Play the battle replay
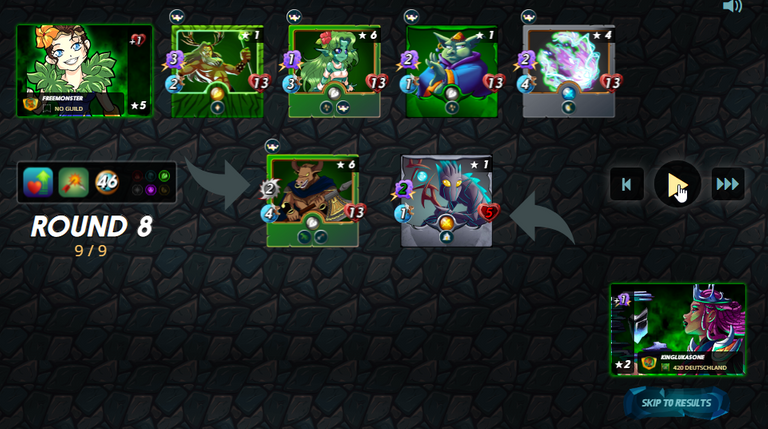The height and width of the screenshot is (429, 768). coord(677,184)
